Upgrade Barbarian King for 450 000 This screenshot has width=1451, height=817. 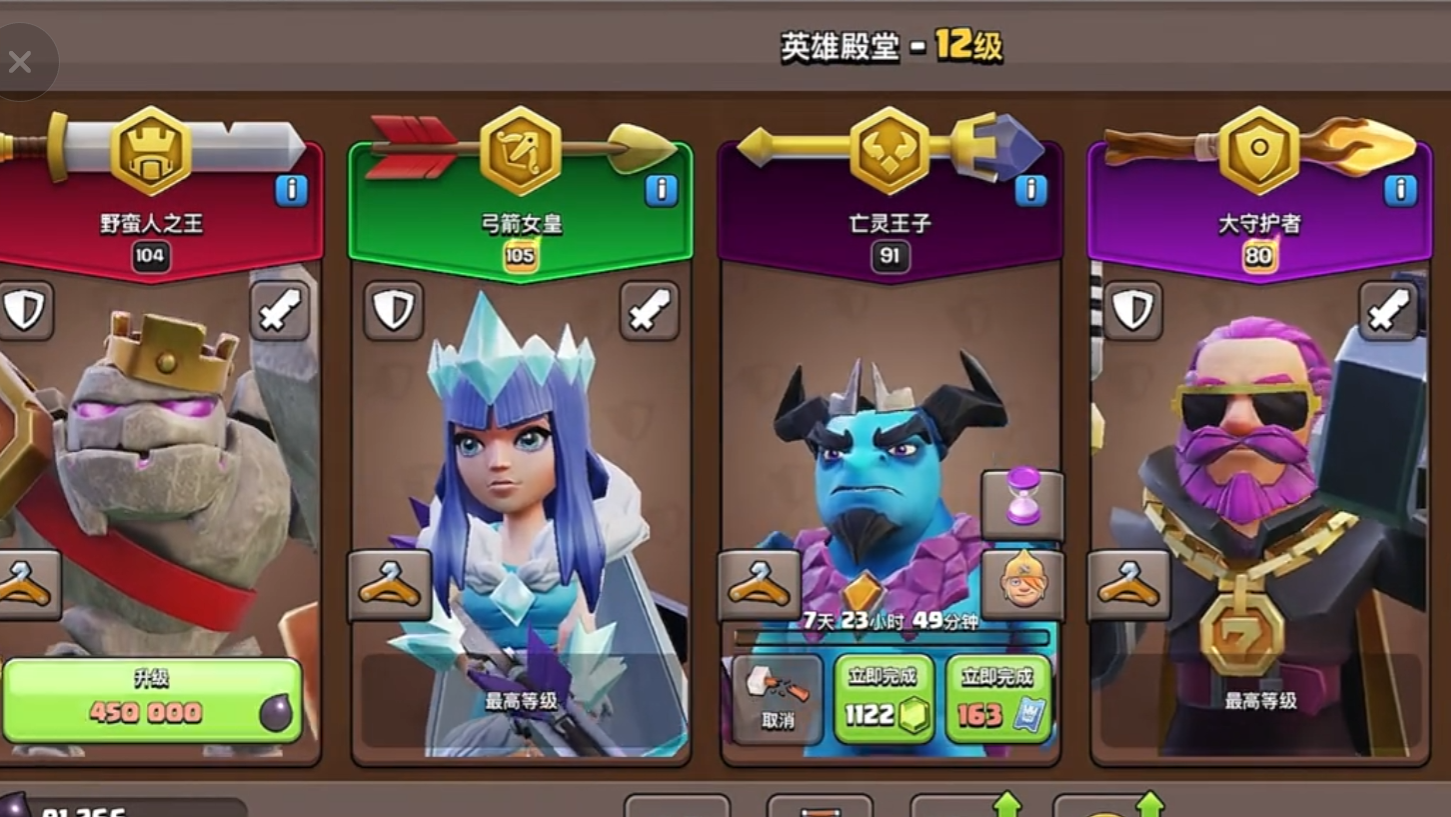[x=152, y=700]
